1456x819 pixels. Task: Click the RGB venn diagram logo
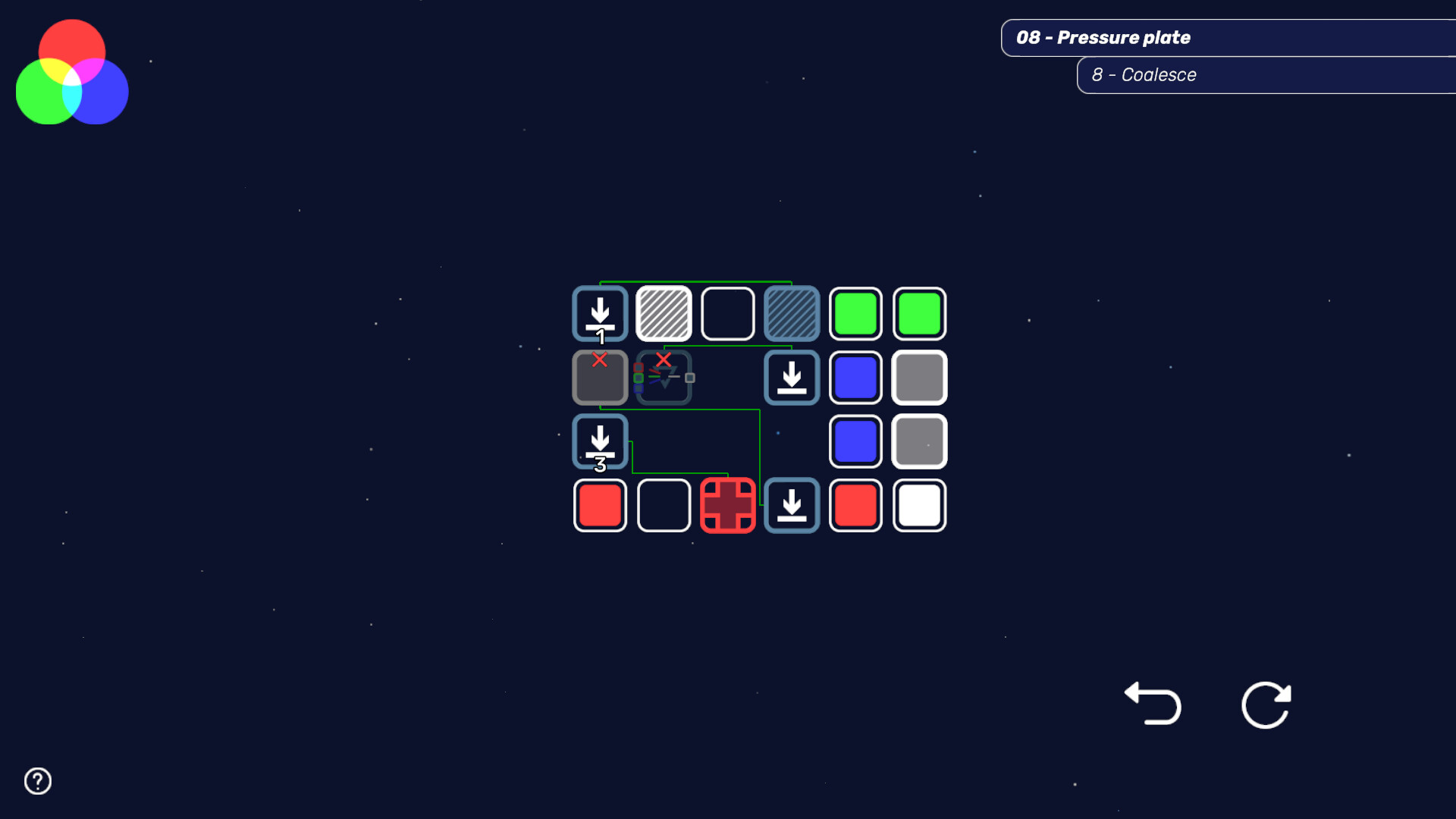[72, 70]
